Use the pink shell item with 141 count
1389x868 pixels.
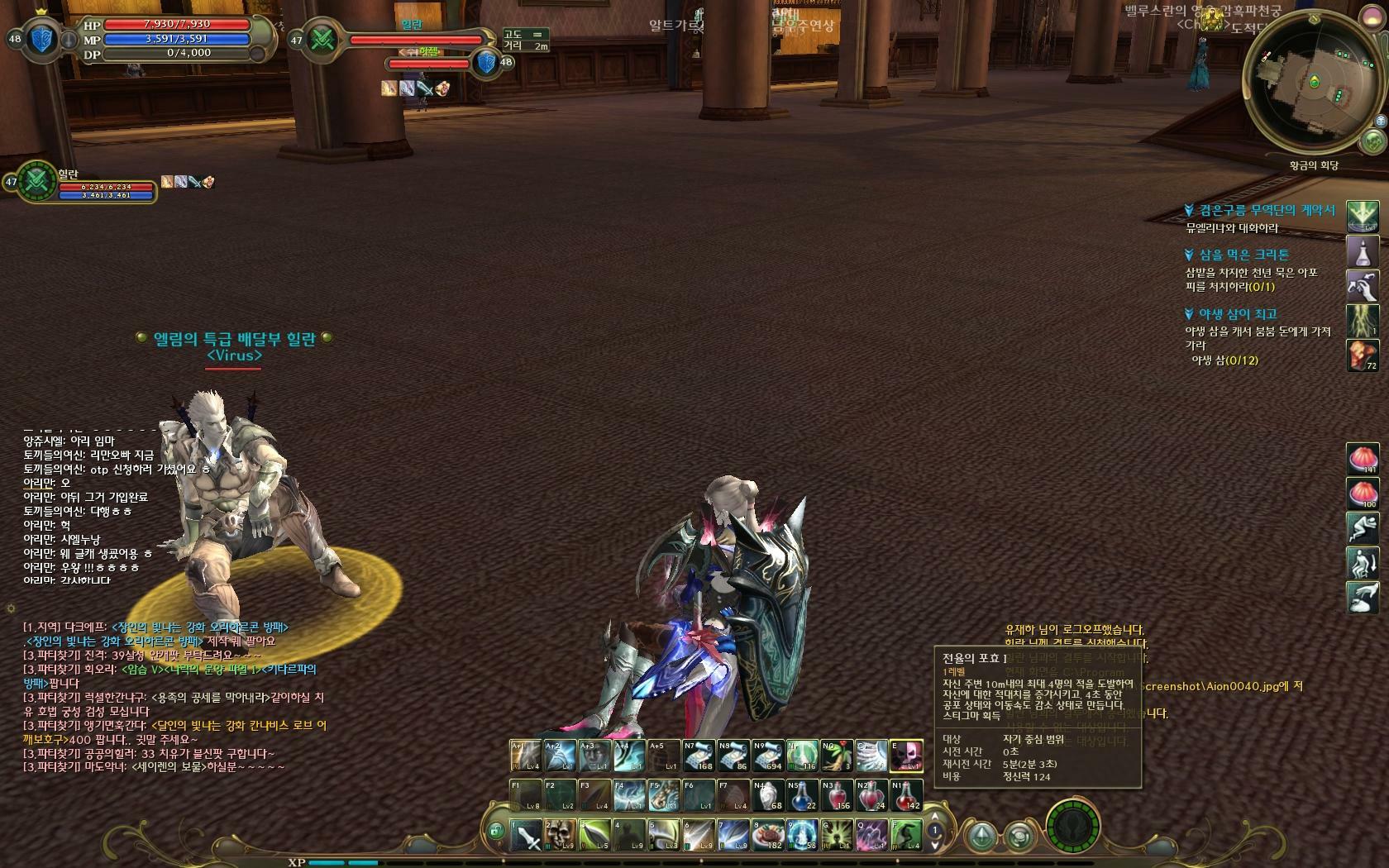click(1363, 459)
